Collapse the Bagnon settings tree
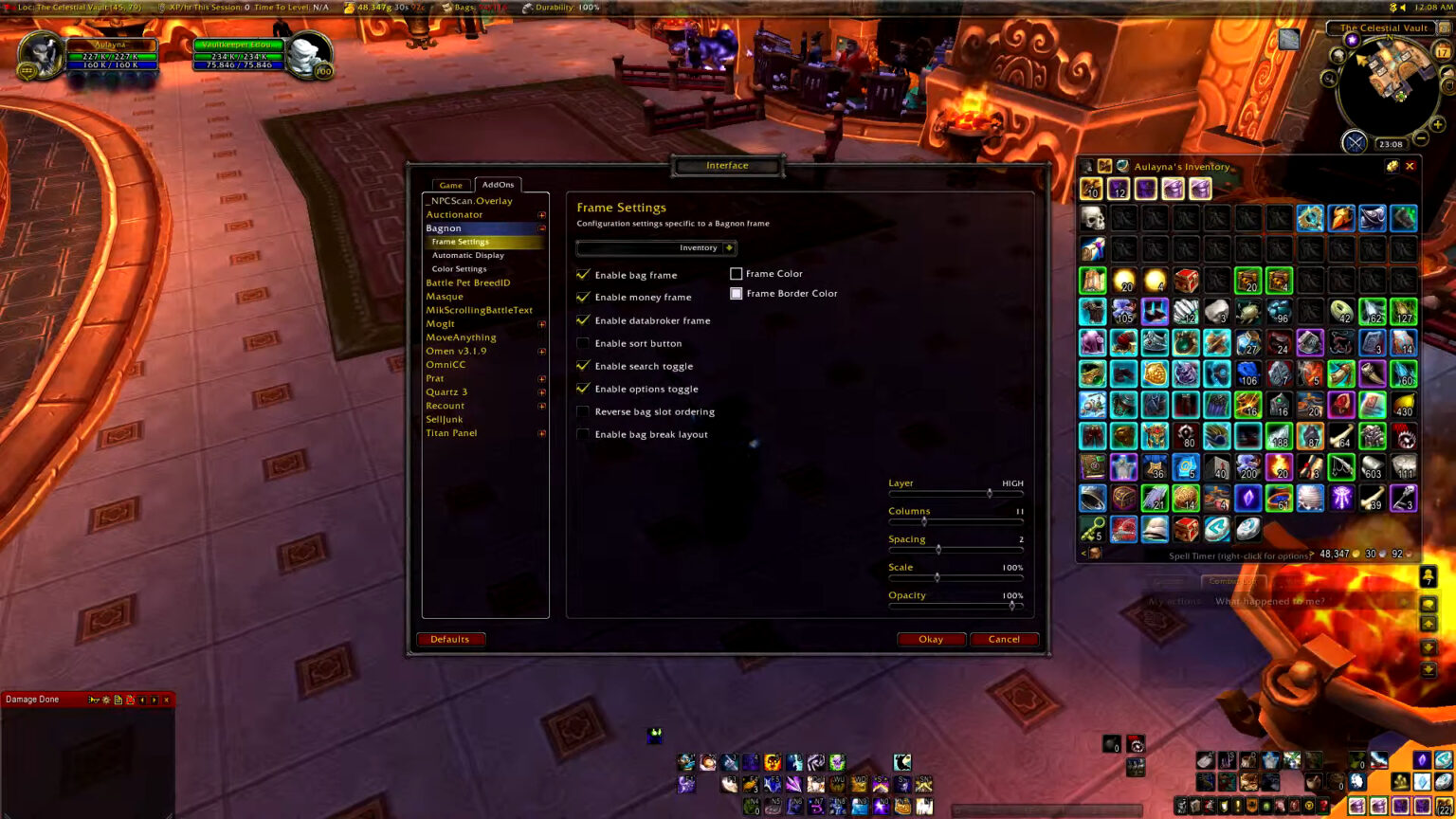Screen dimensions: 1456x819 click(x=542, y=227)
